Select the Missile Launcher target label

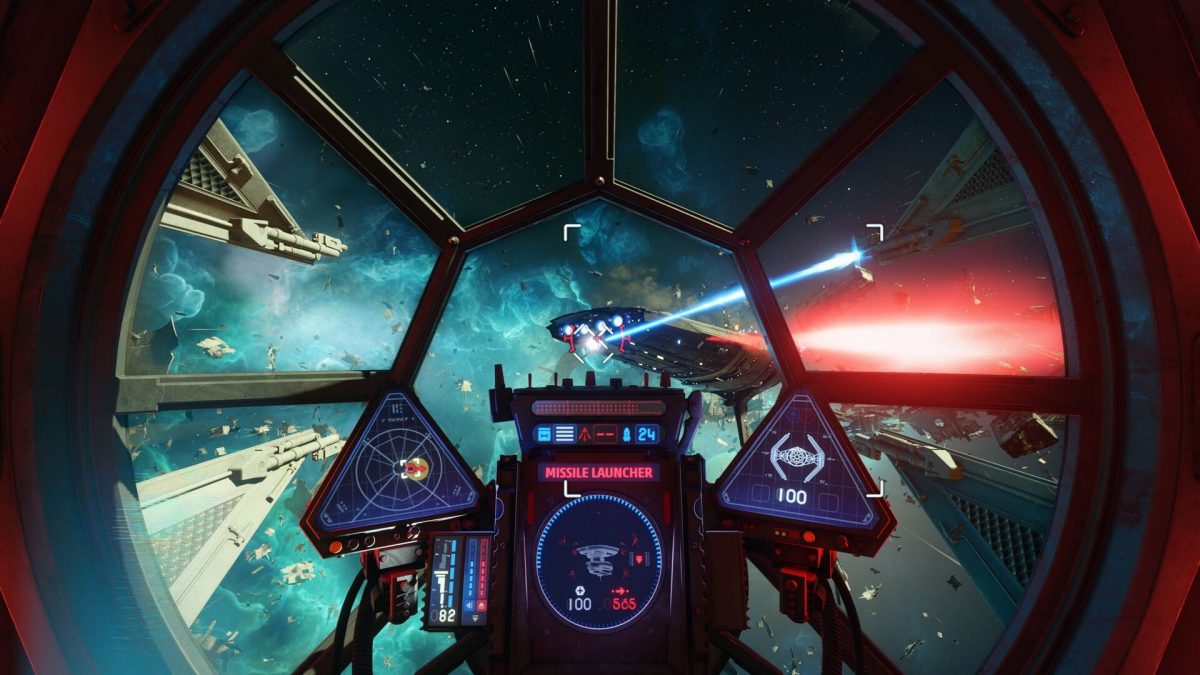[598, 472]
